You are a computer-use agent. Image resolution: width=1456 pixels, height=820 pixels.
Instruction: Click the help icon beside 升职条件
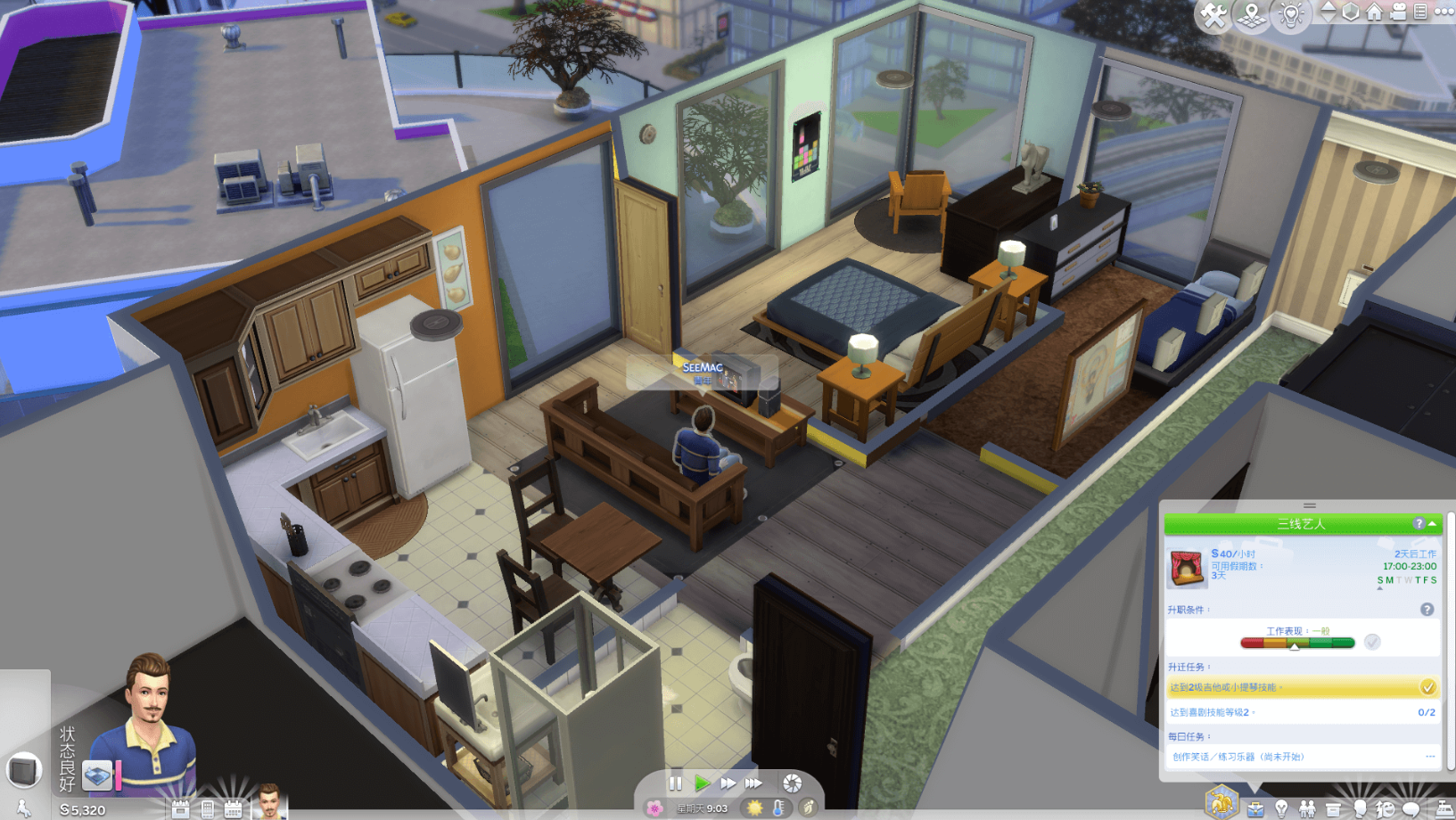click(1427, 610)
